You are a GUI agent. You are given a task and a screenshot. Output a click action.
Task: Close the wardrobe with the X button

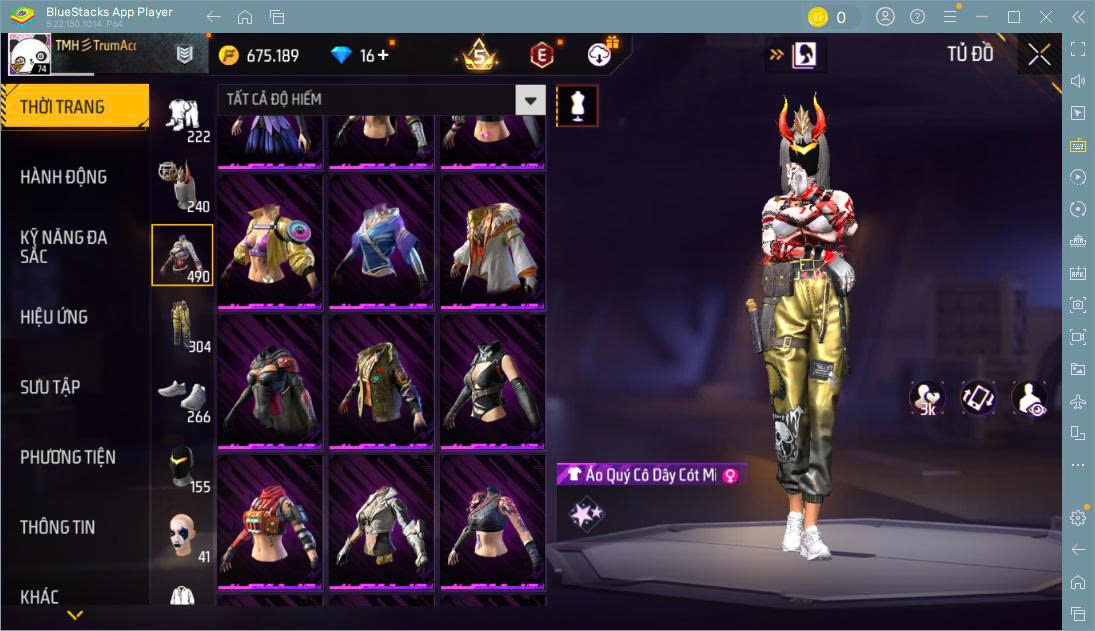tap(1039, 54)
